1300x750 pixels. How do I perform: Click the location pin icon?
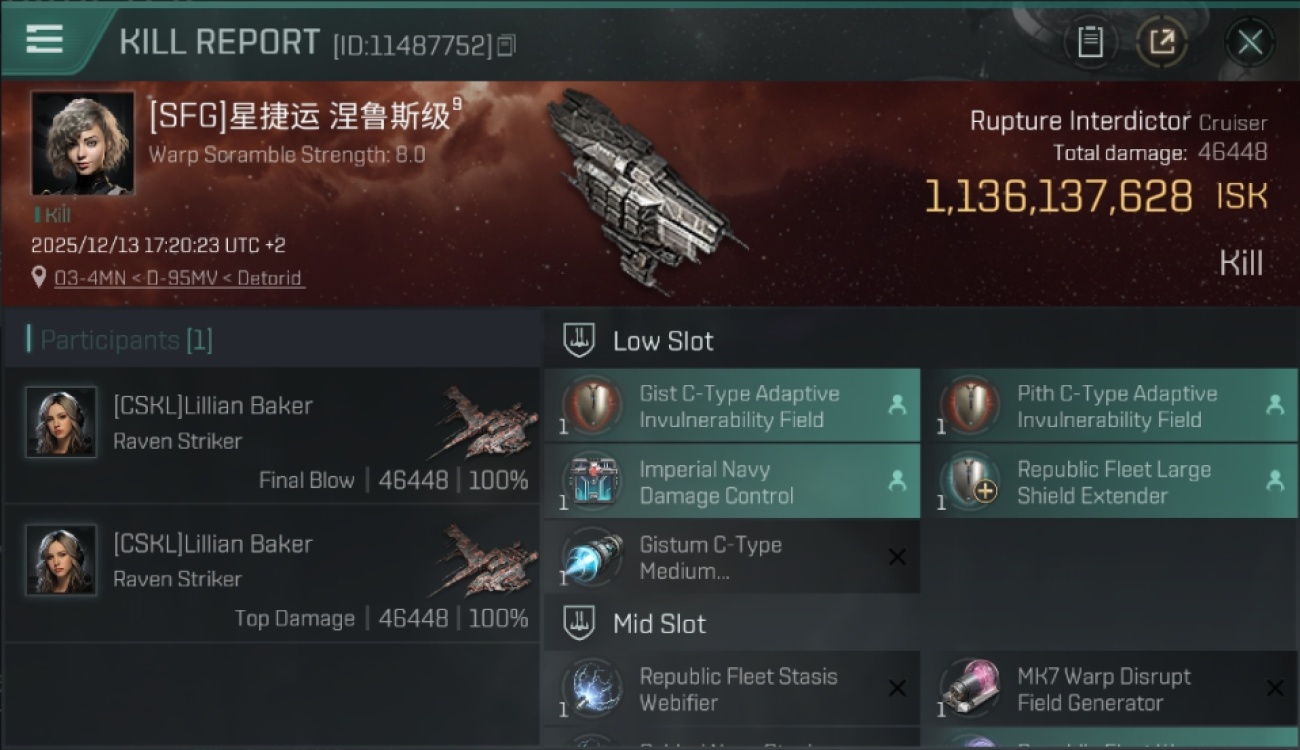(38, 278)
